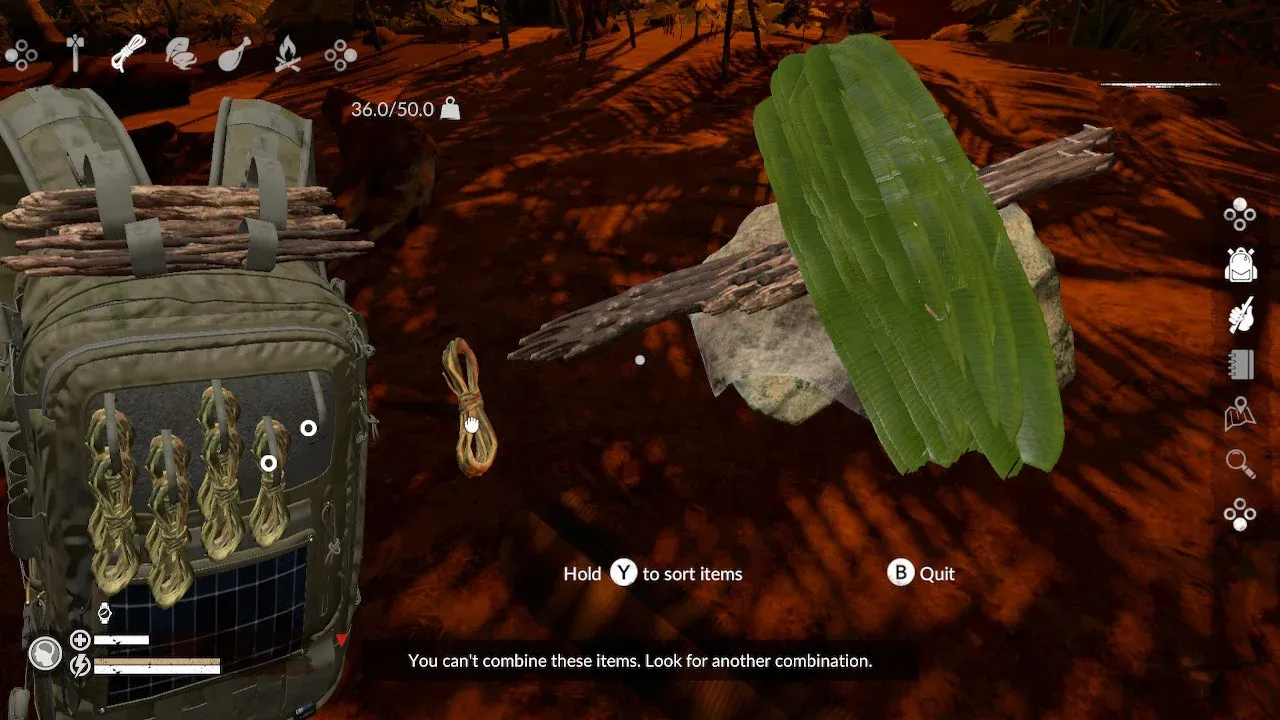Show the leaves and nuts tab
The image size is (1280, 720).
(x=181, y=53)
